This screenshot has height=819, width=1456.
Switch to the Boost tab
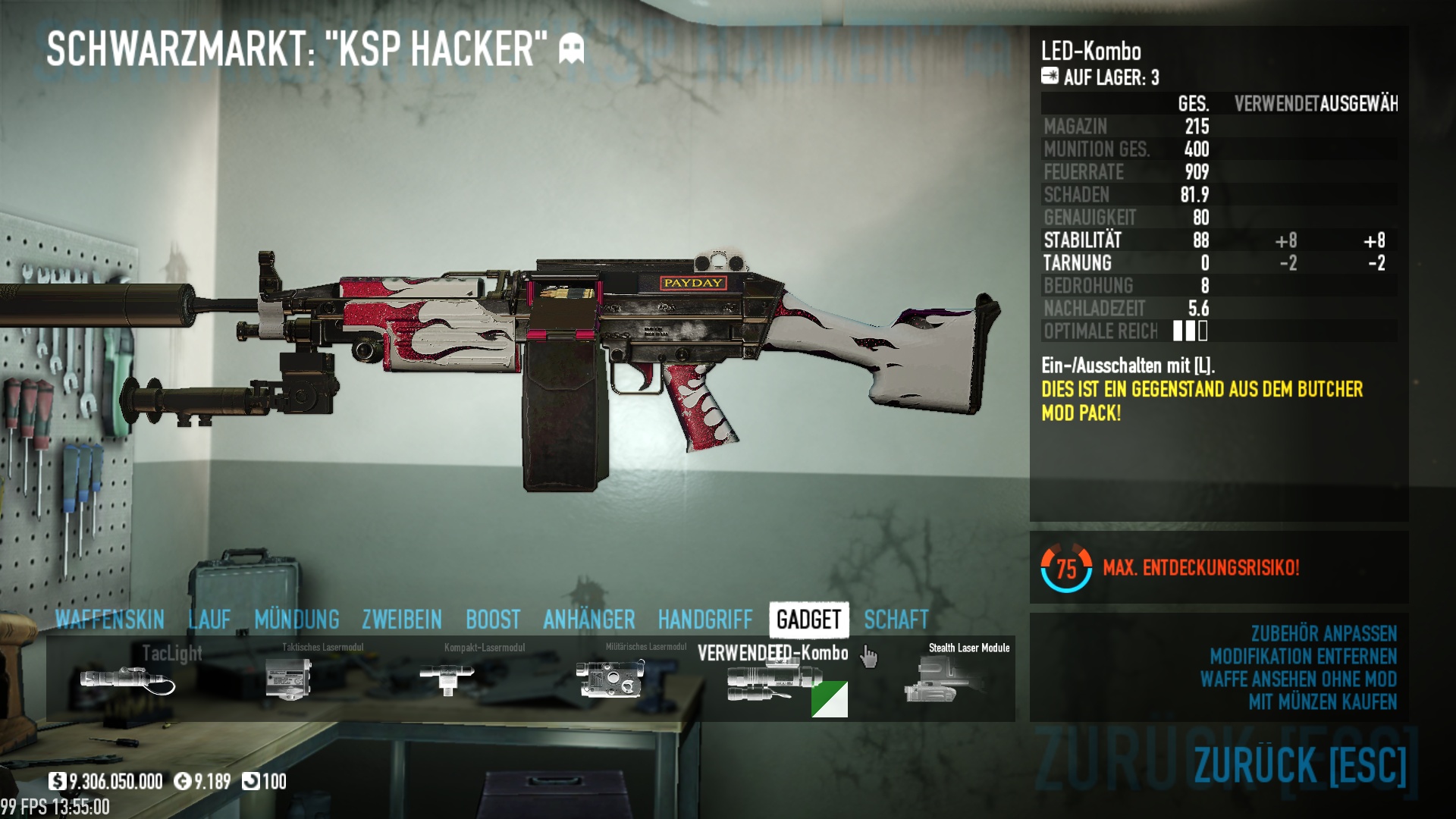click(493, 620)
